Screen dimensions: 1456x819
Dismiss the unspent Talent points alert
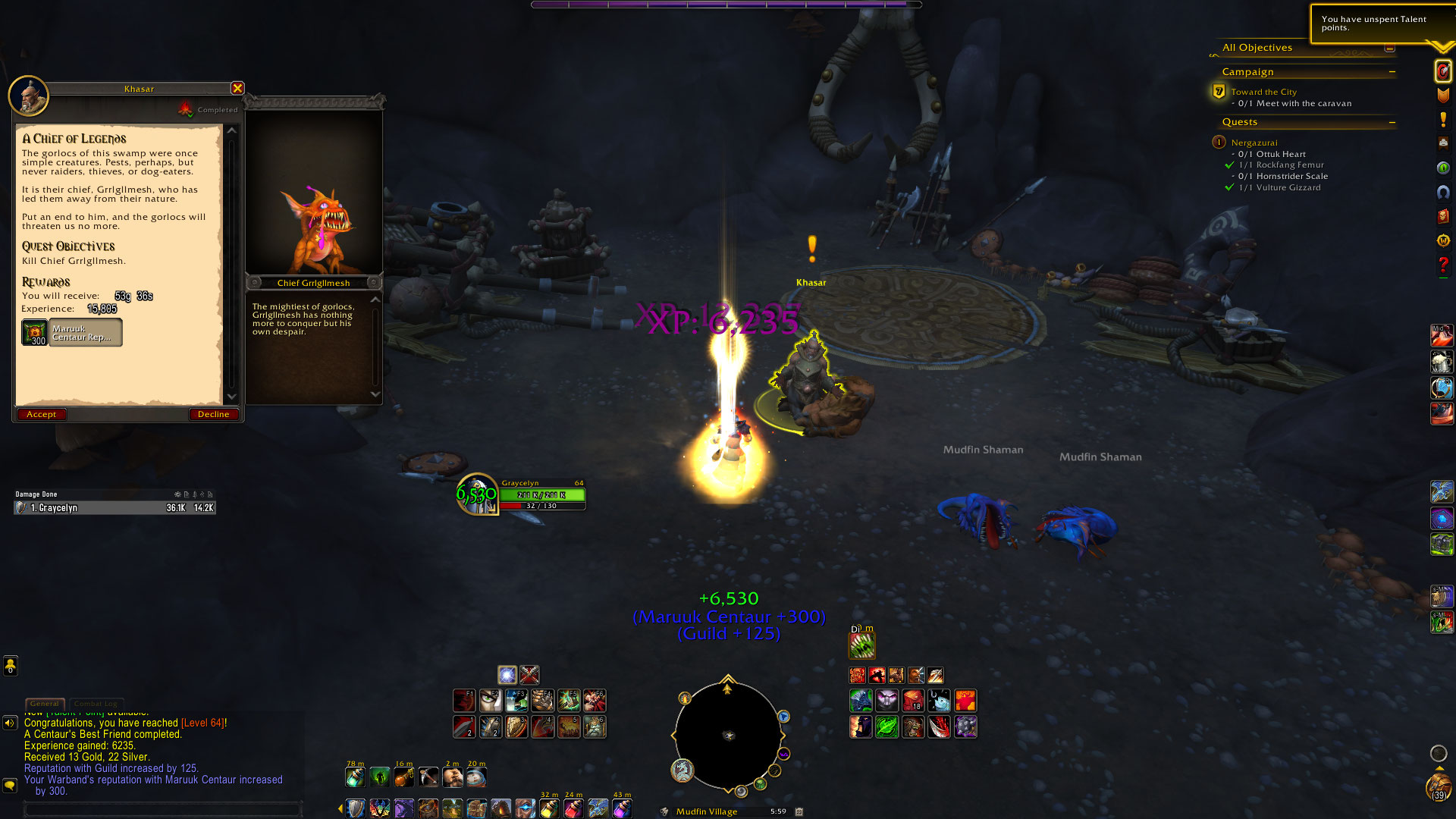coord(1374,24)
